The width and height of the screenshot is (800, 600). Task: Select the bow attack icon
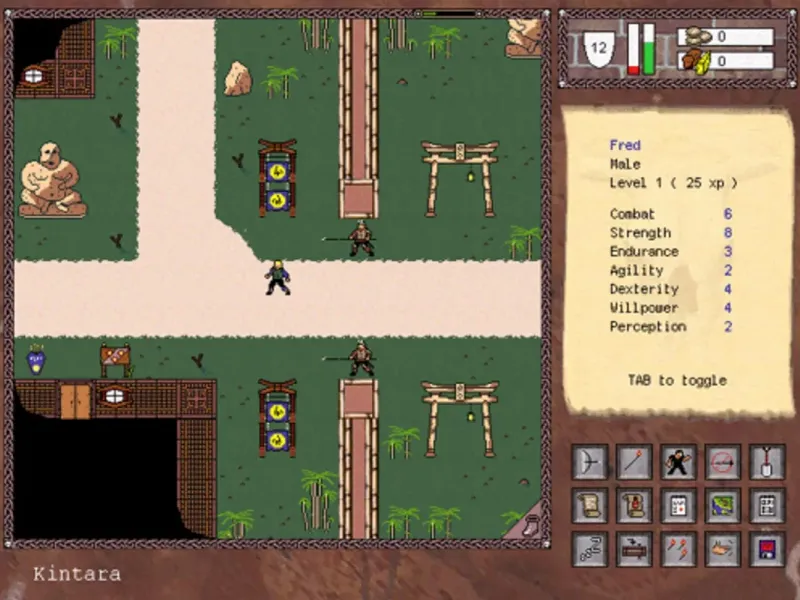point(589,462)
